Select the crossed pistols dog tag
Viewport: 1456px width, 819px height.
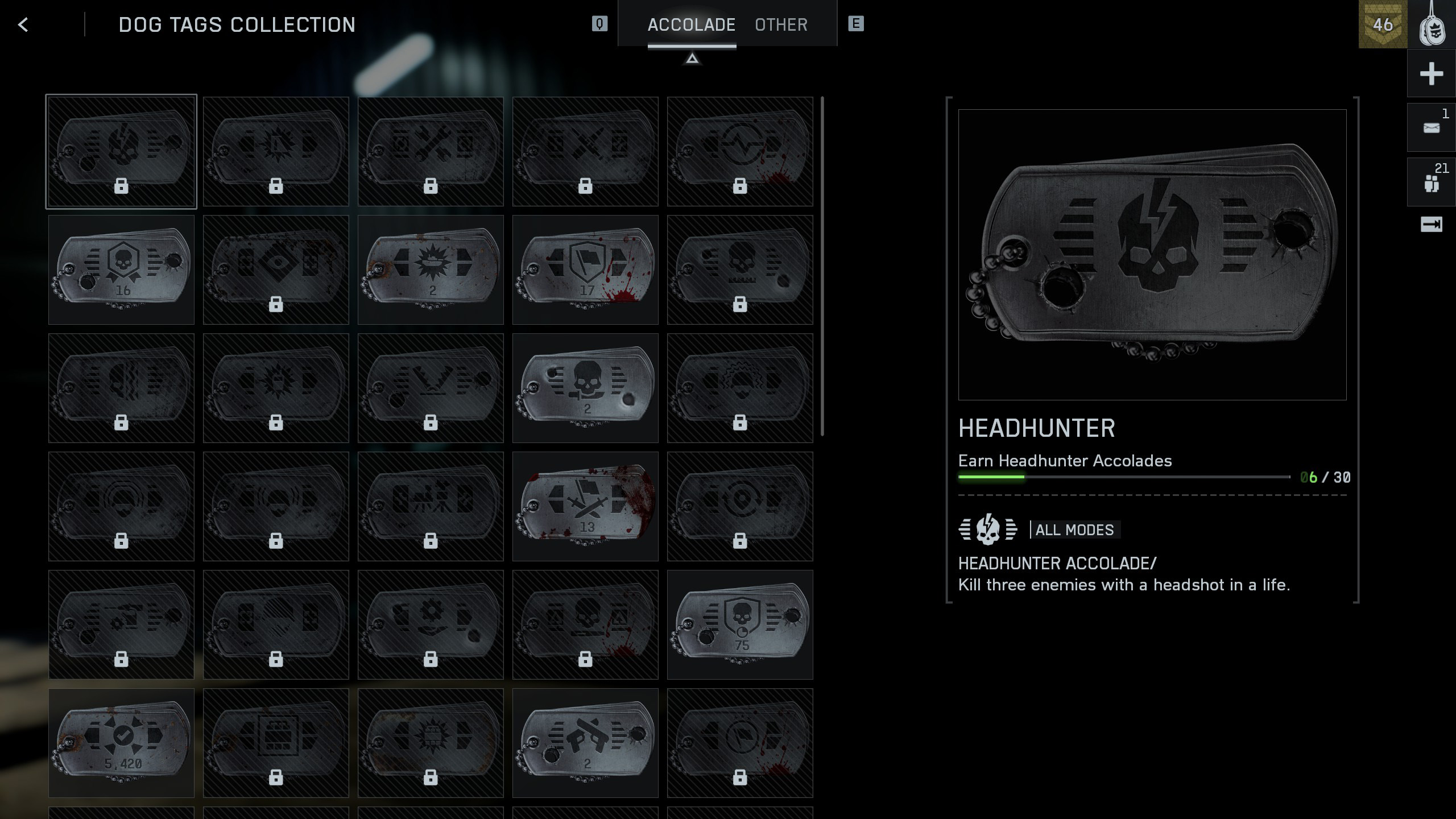(x=585, y=743)
